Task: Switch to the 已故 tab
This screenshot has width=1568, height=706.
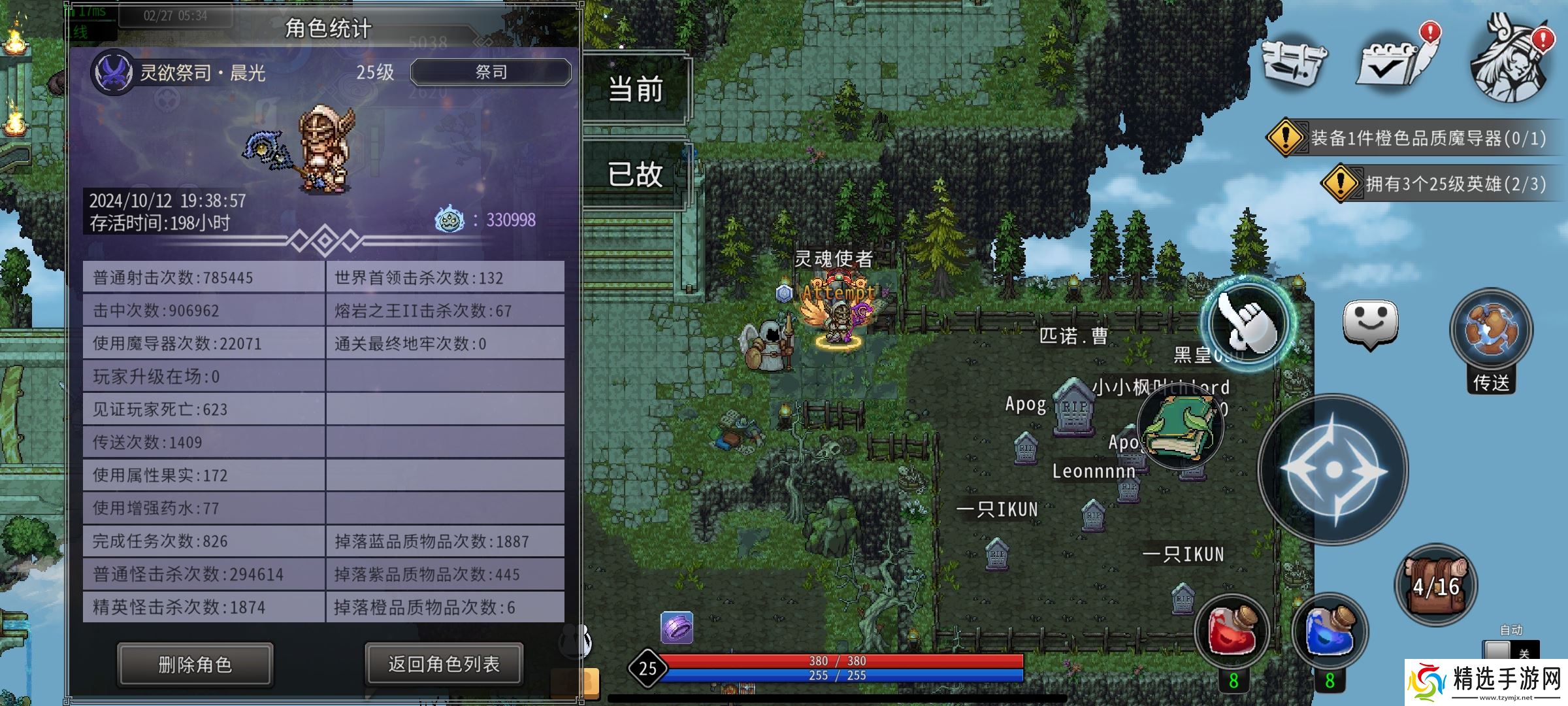Action: 634,176
